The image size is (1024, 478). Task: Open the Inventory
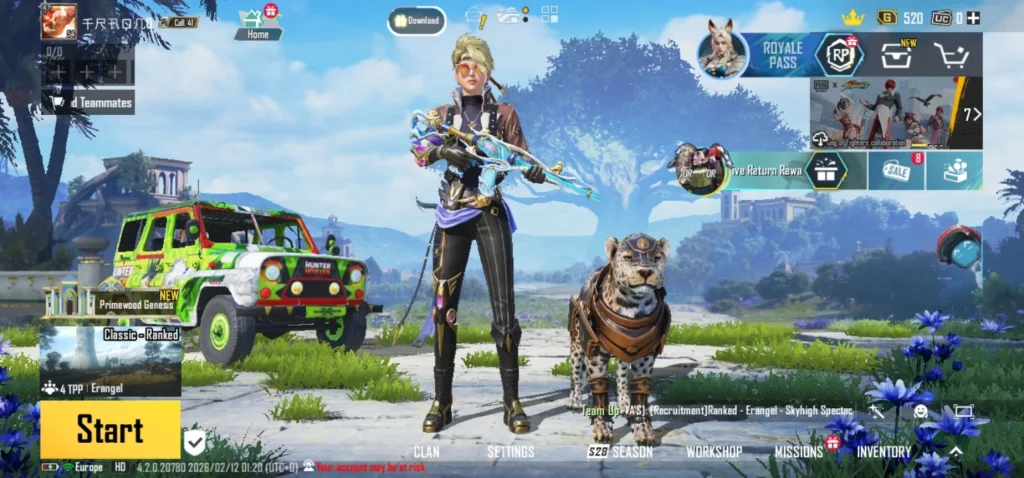click(884, 452)
